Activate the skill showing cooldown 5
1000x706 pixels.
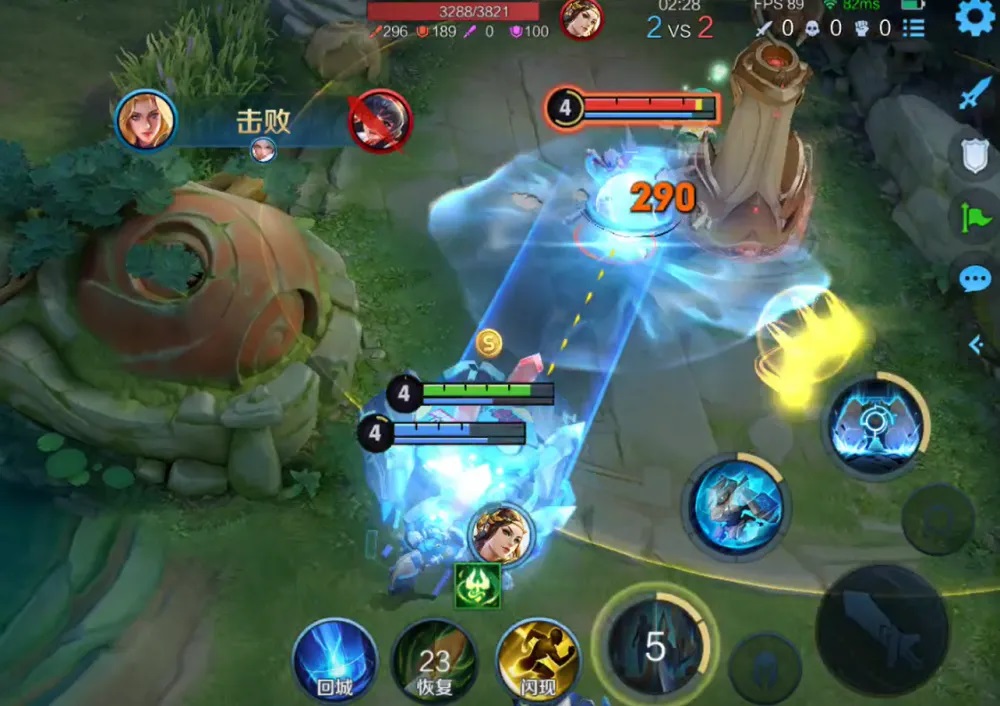(654, 645)
